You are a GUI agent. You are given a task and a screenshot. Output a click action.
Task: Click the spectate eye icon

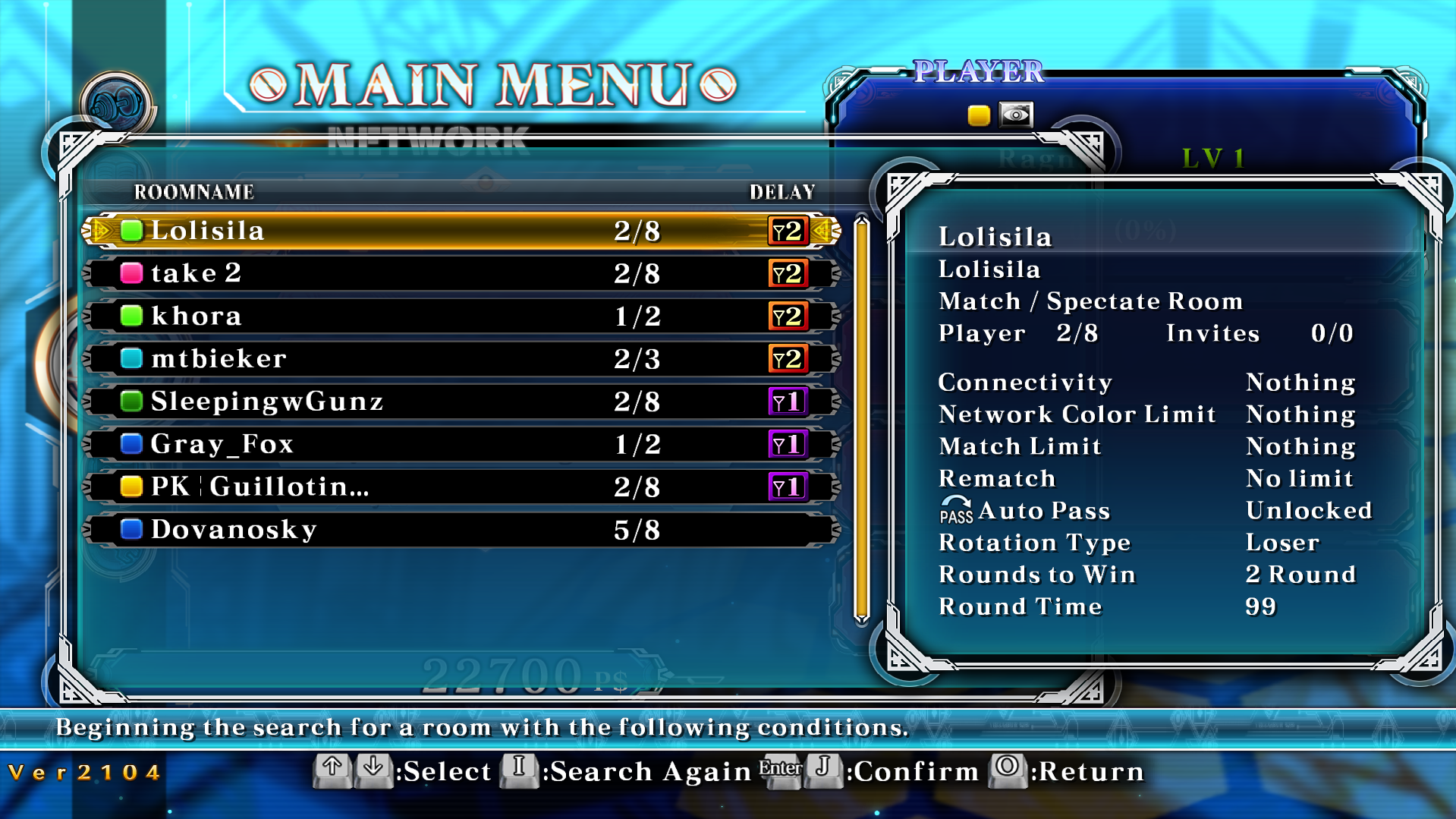point(1016,115)
